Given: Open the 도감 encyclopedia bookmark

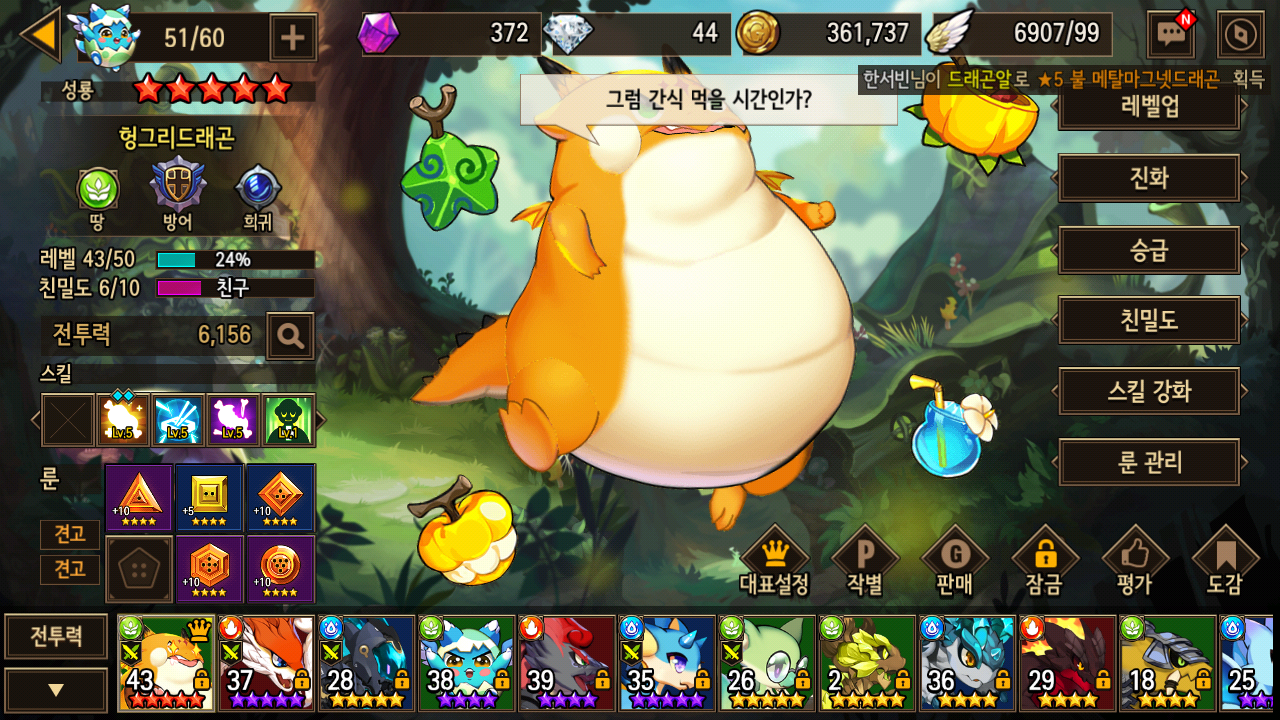Looking at the screenshot, I should pyautogui.click(x=1225, y=562).
